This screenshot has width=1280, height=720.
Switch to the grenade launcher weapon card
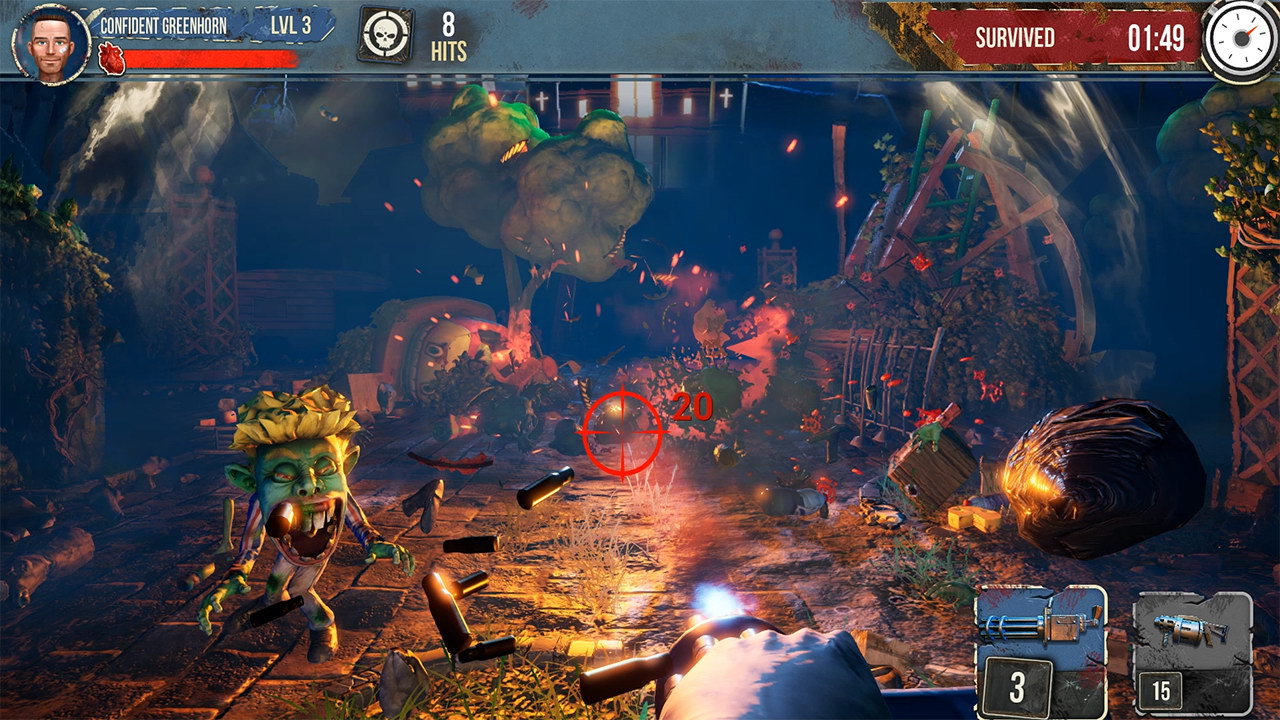[x=1192, y=651]
